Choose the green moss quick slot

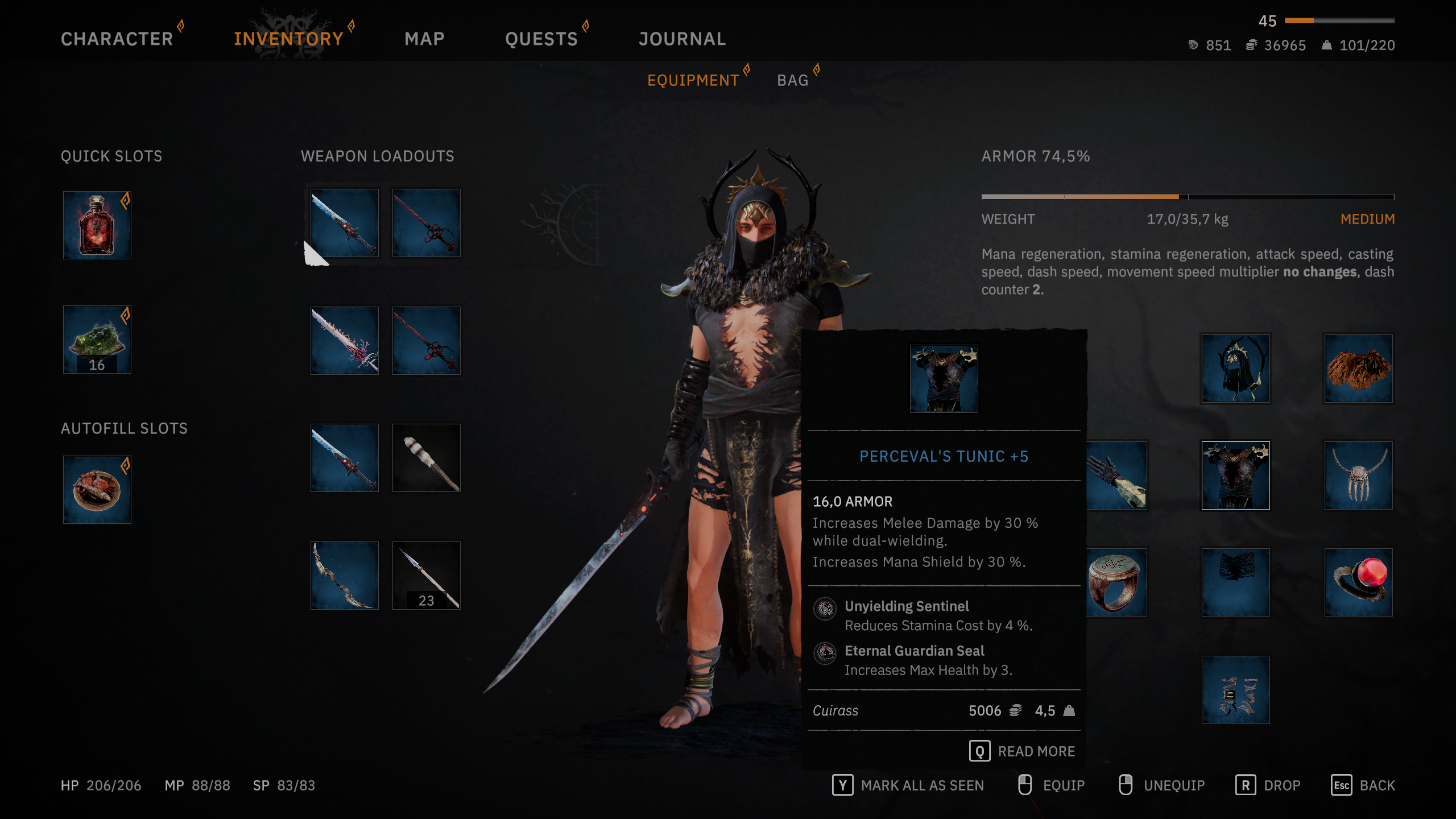click(x=97, y=340)
